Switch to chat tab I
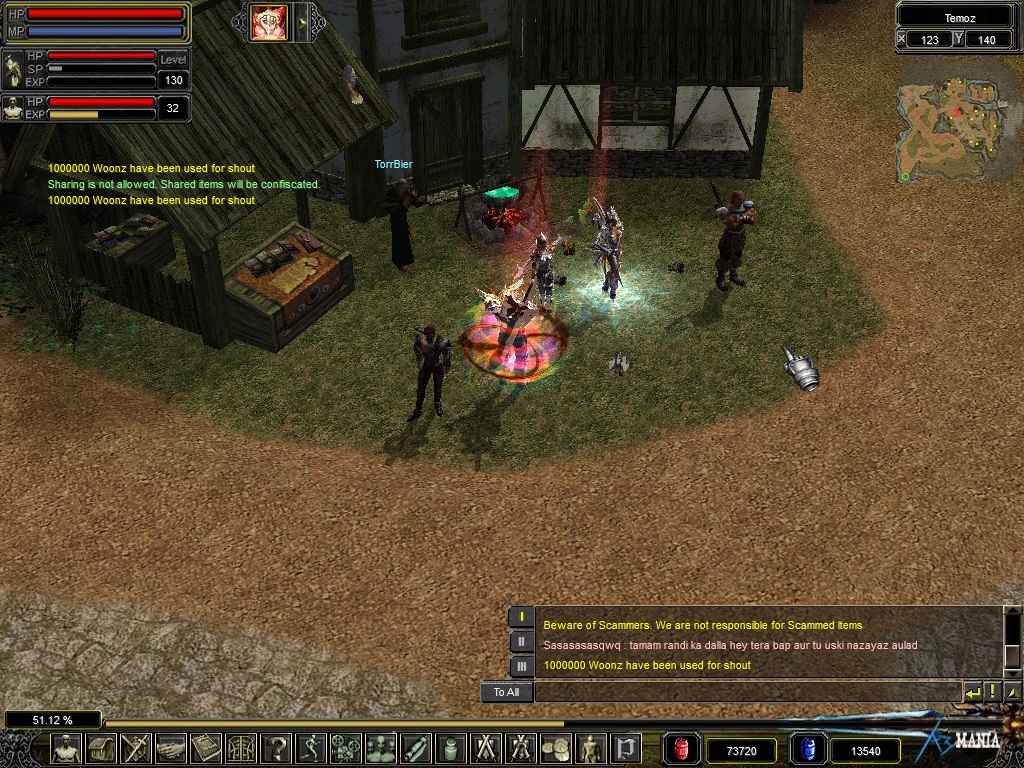This screenshot has height=768, width=1024. point(521,617)
